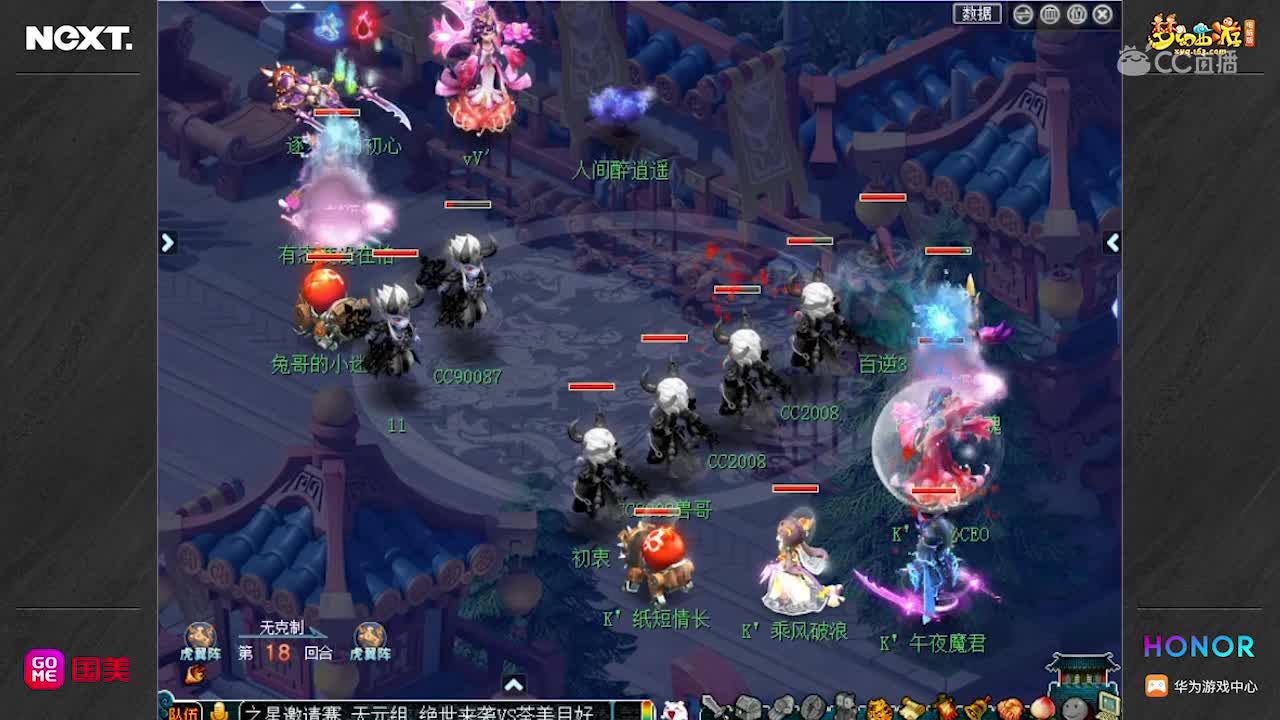Click the scroll item icon in the item bar
The image size is (1280, 720).
tap(910, 707)
